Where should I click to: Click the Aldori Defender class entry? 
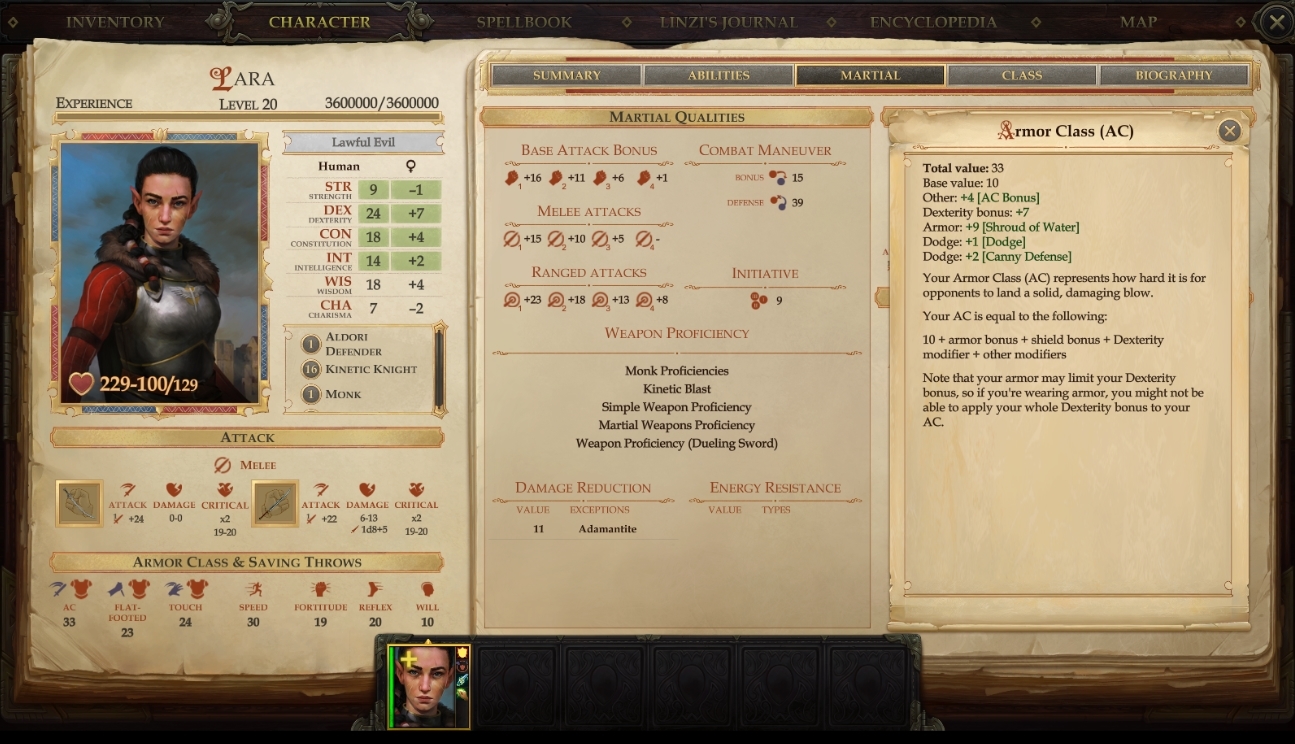coord(351,345)
